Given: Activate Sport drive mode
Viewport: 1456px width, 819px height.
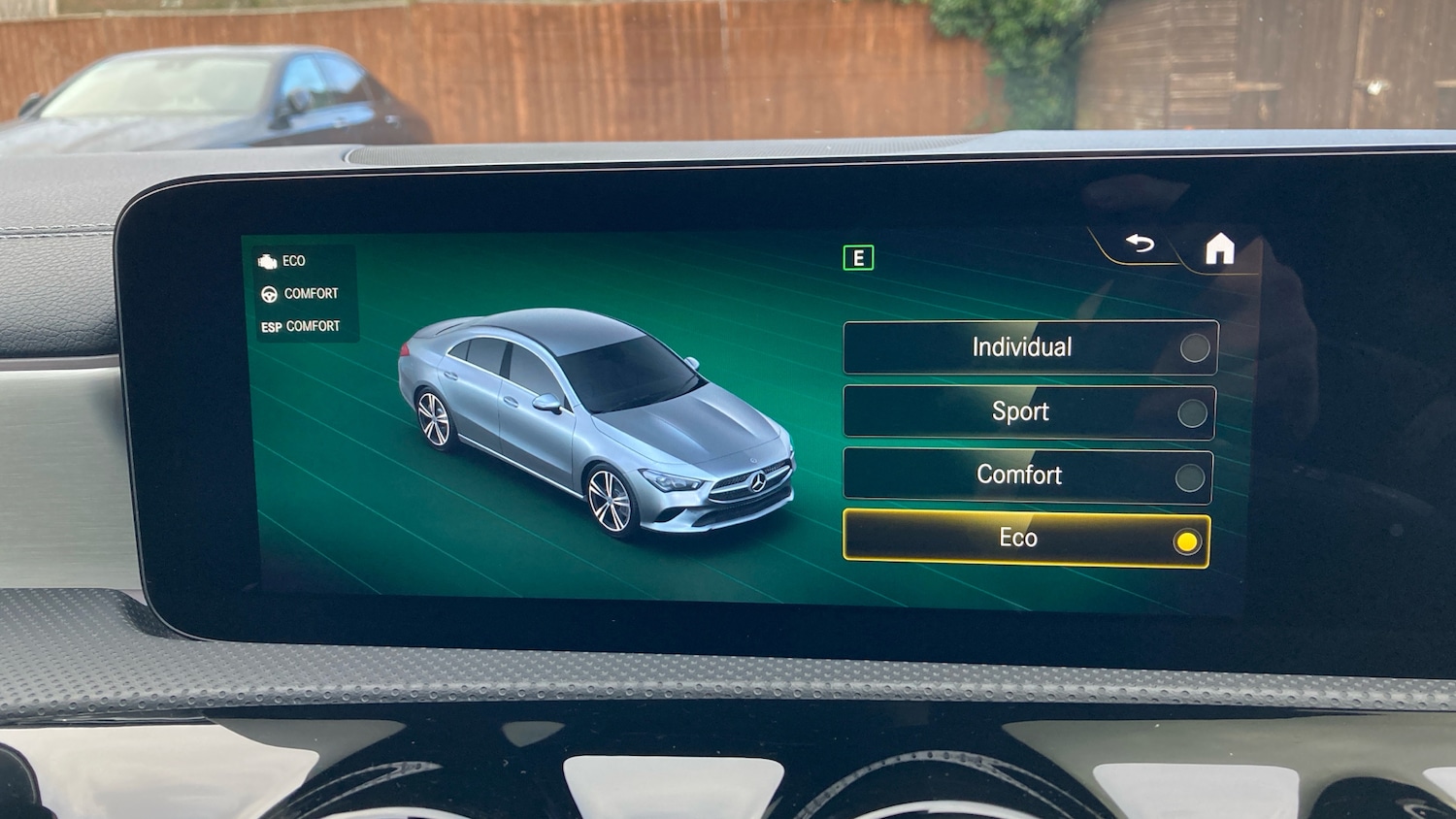Looking at the screenshot, I should [x=1024, y=411].
